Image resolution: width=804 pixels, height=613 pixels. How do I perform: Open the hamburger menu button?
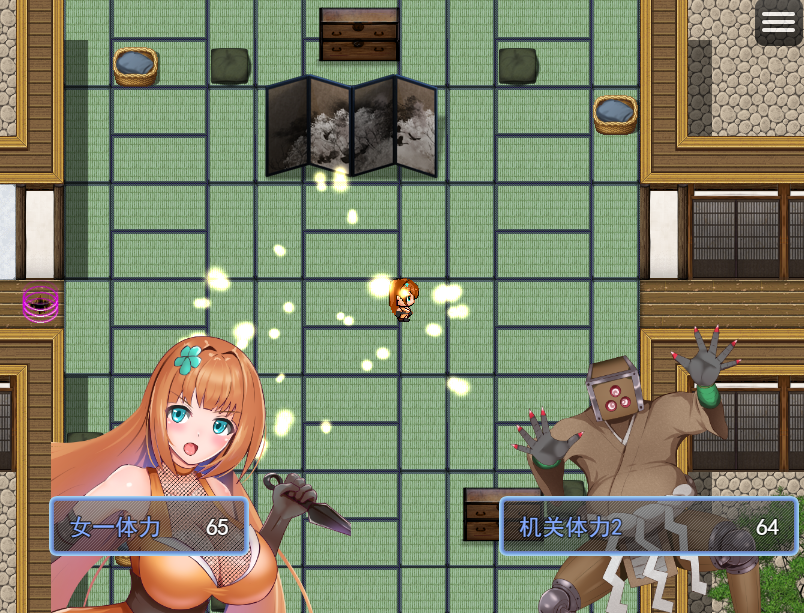coord(778,23)
